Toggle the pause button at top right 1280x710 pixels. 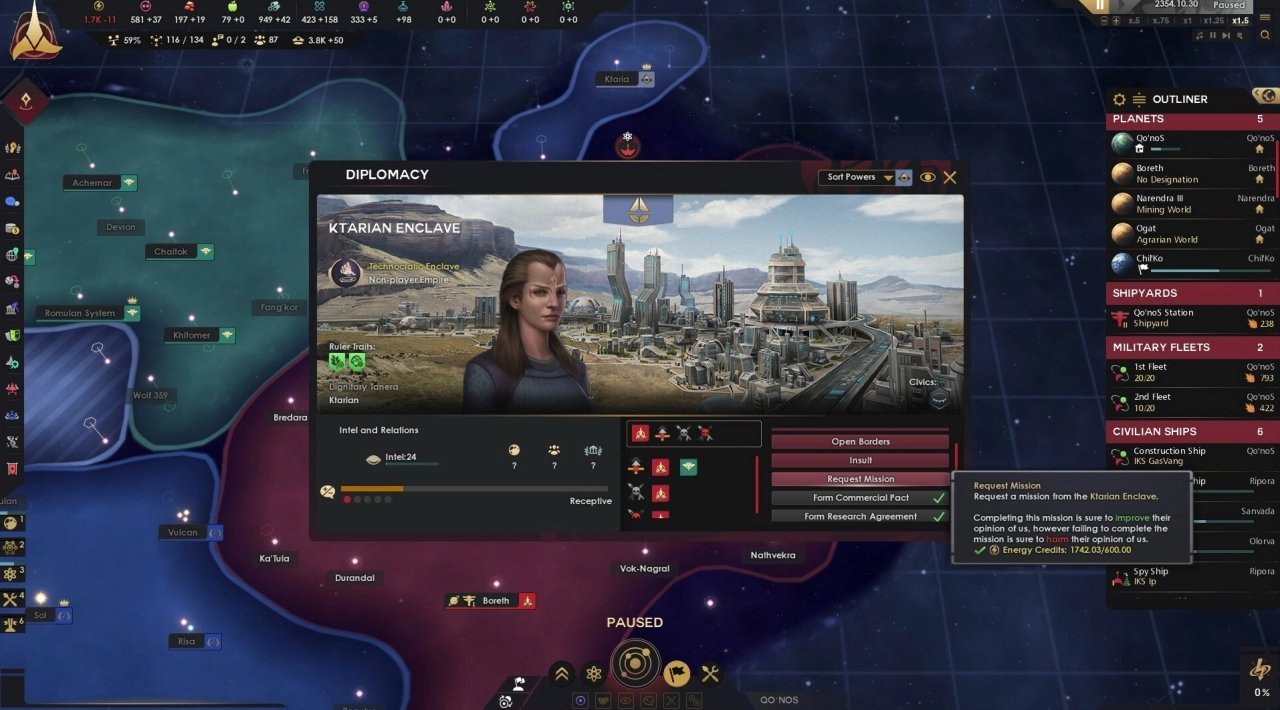tap(1101, 6)
